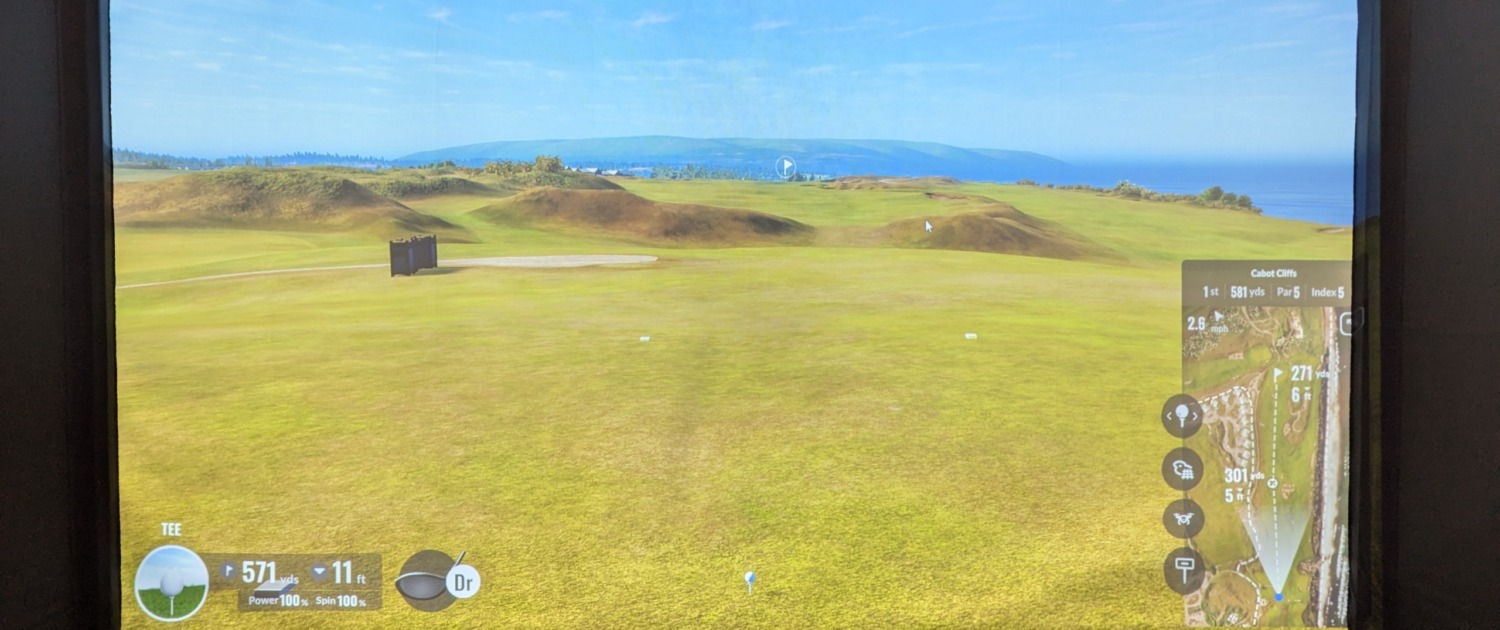This screenshot has width=1500, height=630.
Task: Click the Cabot Cliffs hole info header
Action: coord(1266,283)
